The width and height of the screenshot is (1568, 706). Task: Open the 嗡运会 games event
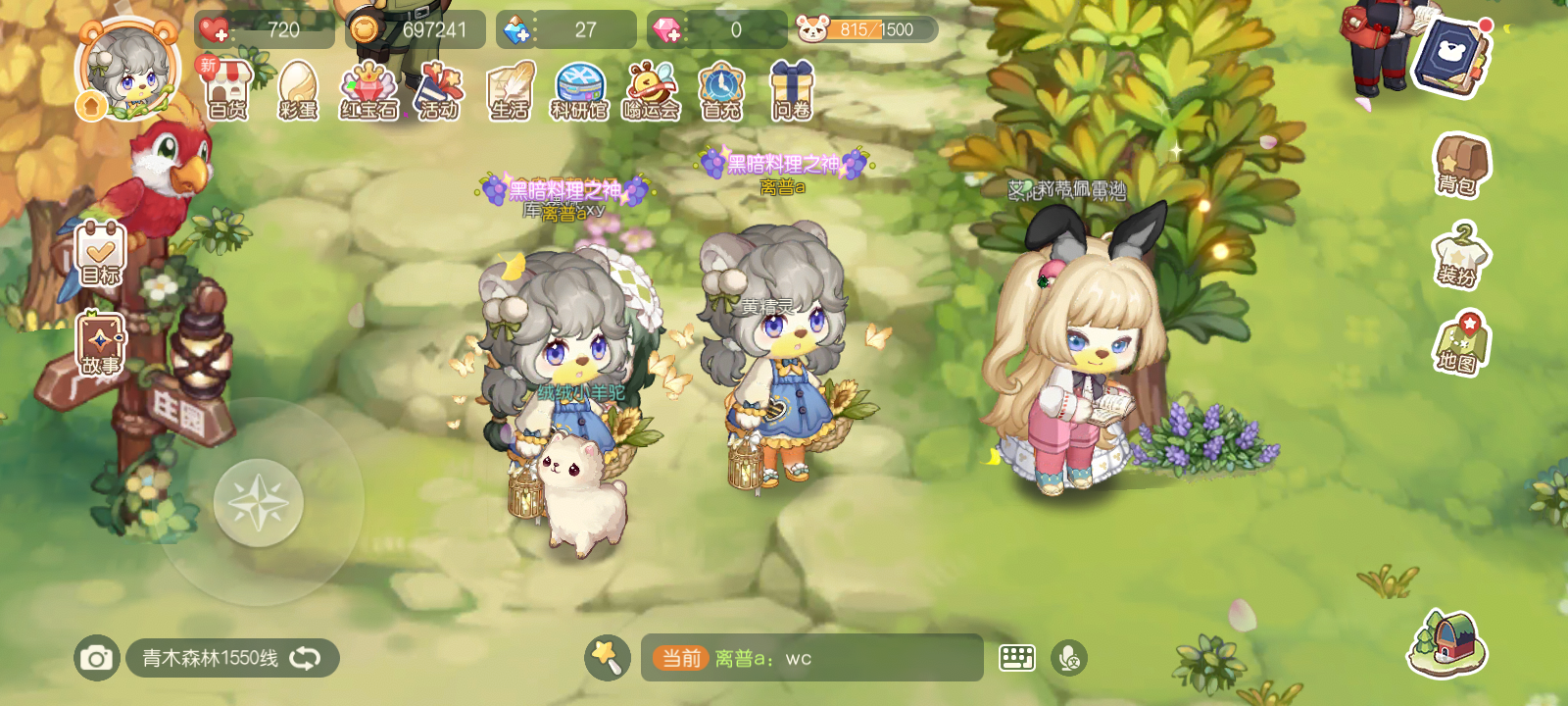click(651, 93)
